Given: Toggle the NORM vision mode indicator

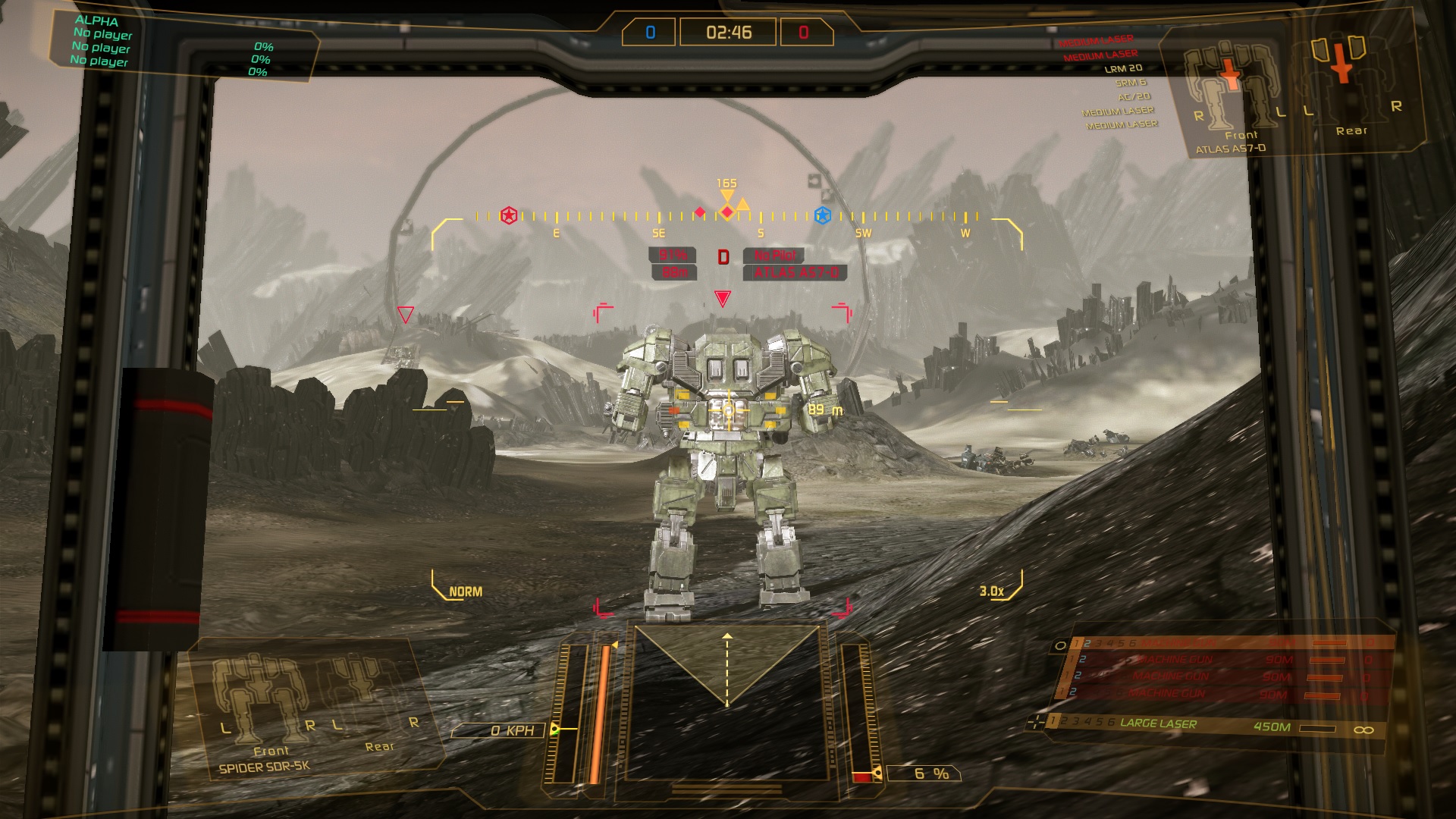Looking at the screenshot, I should pos(465,591).
